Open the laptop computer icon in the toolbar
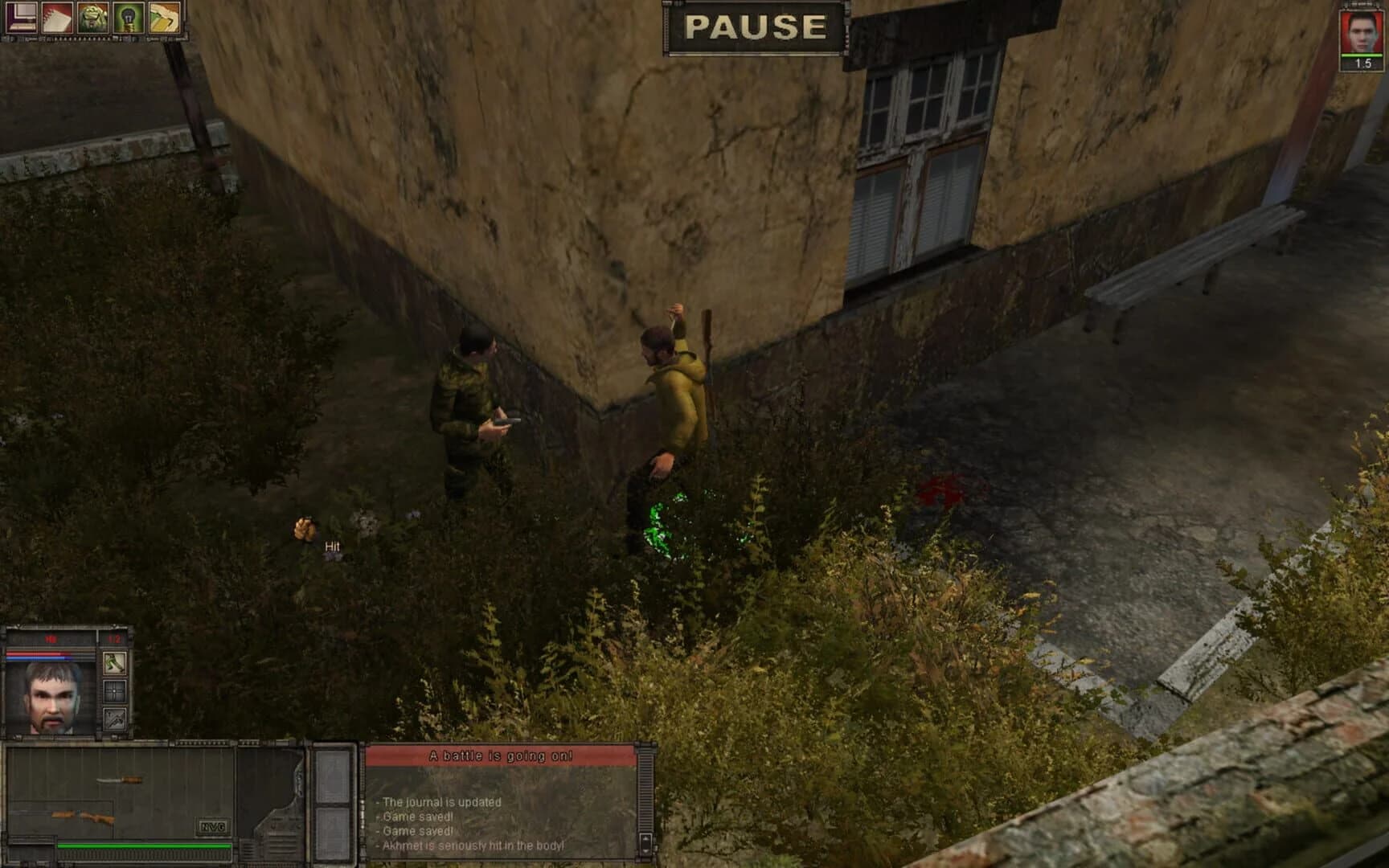 click(21, 18)
